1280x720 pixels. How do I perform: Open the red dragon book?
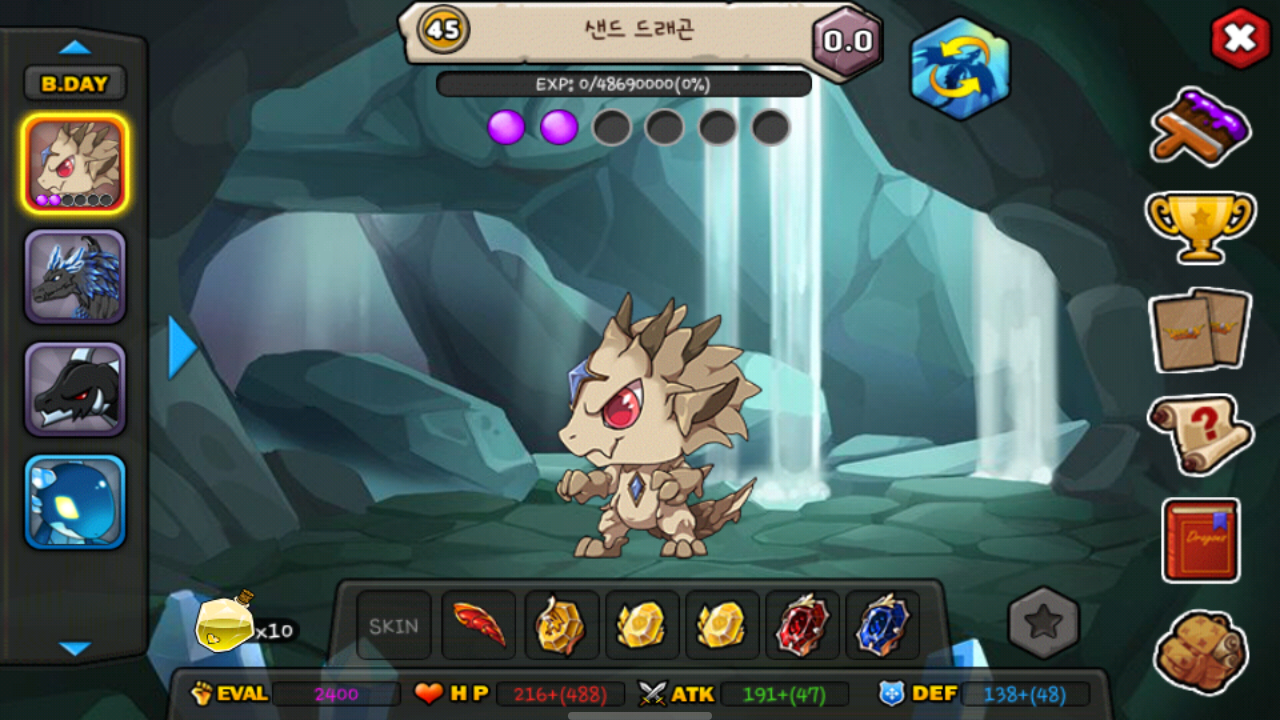click(1200, 540)
